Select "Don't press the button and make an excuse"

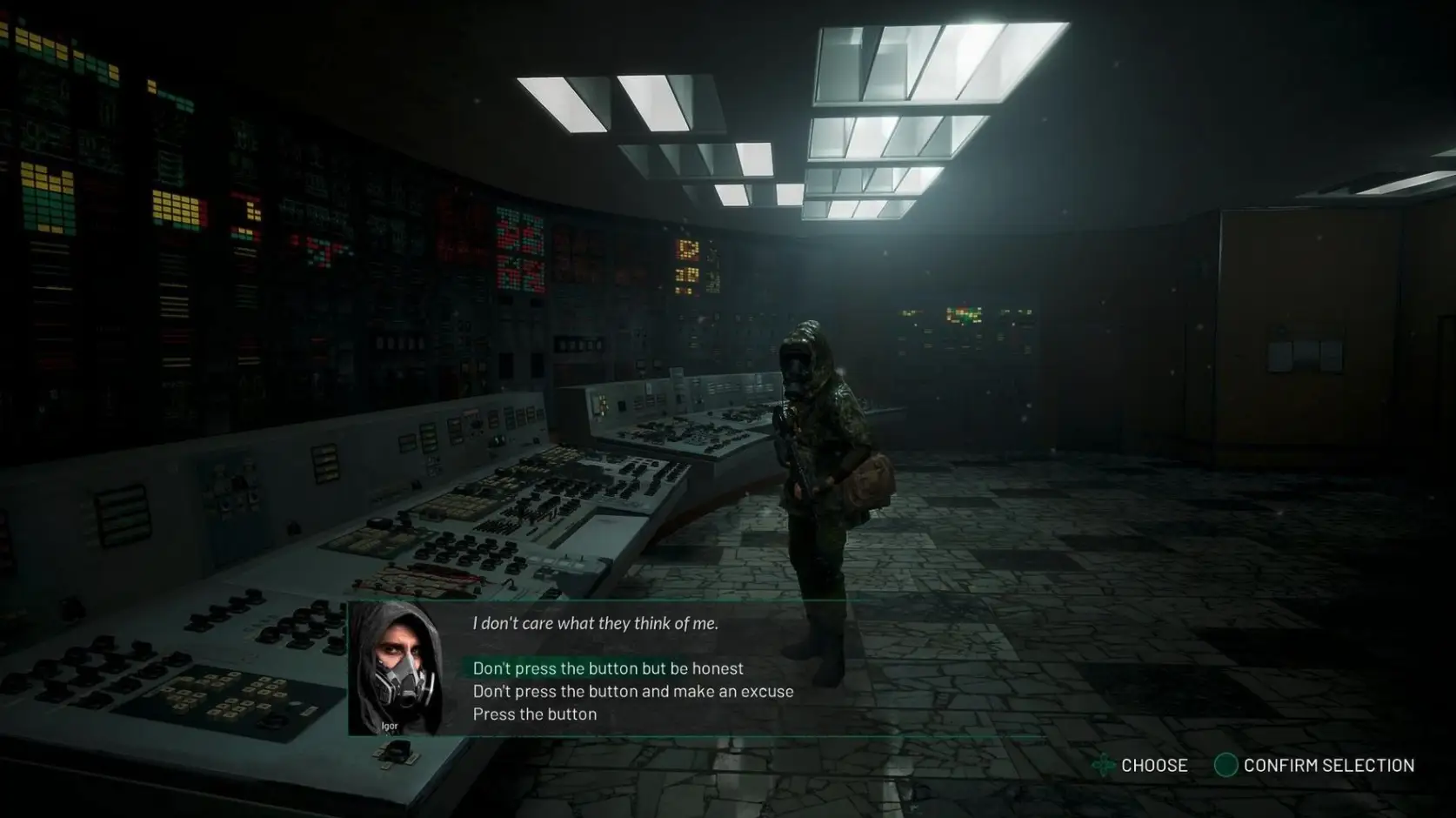[x=632, y=691]
